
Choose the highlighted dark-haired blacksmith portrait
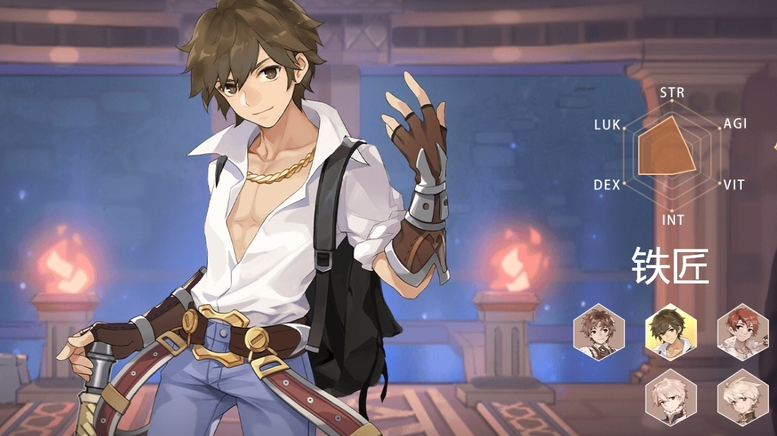671,332
